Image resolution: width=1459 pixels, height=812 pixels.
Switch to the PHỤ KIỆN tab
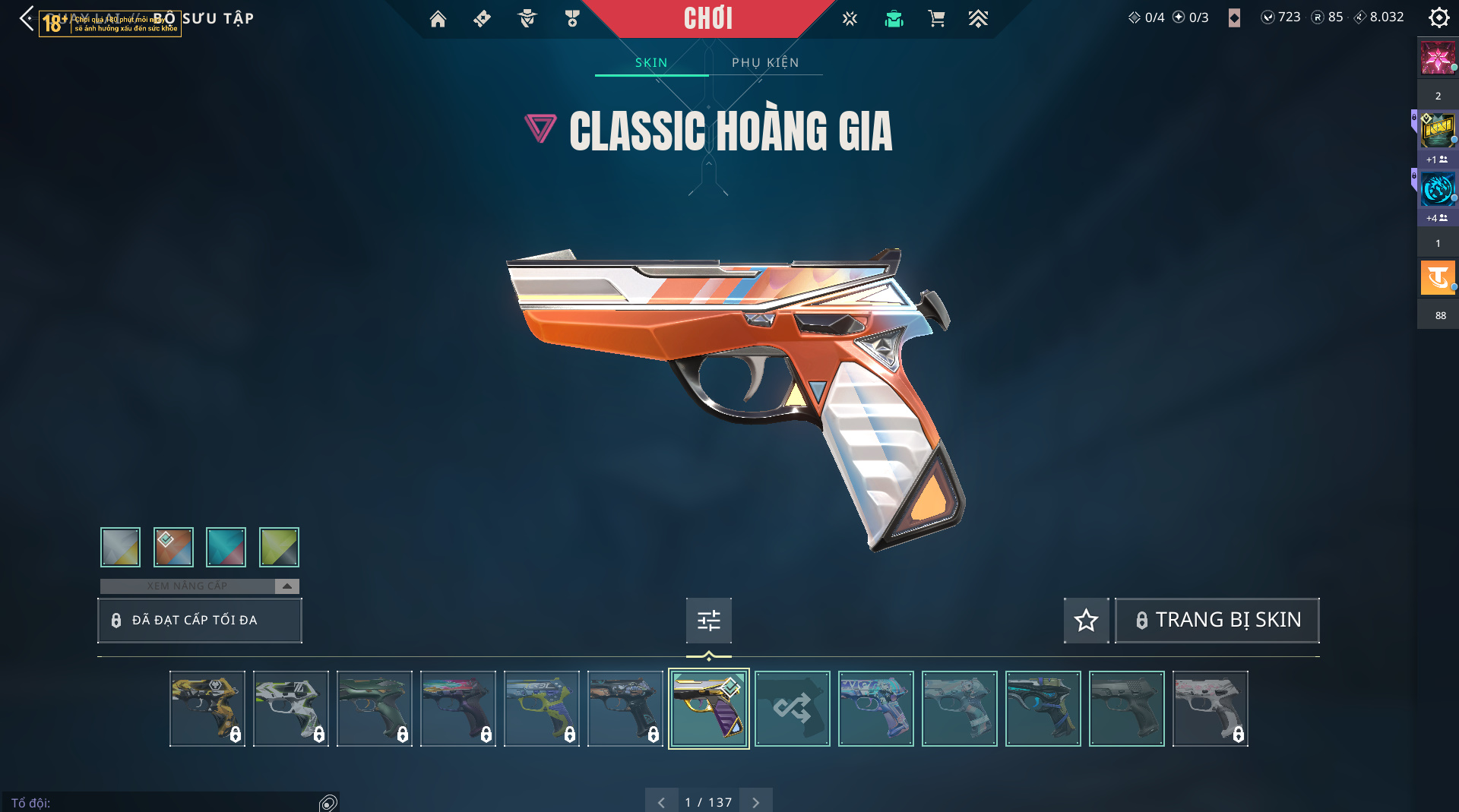(765, 62)
